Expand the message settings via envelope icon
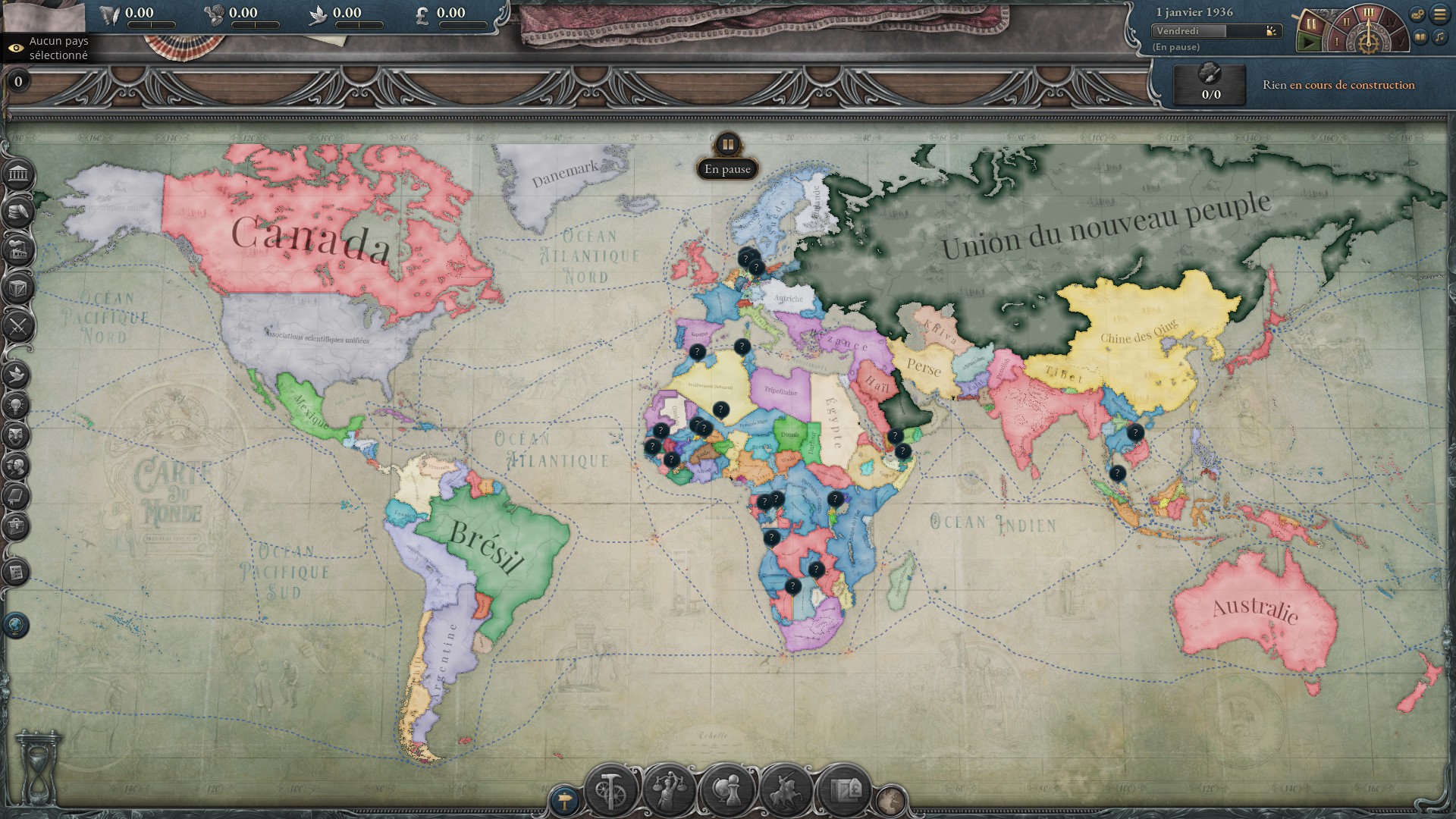 (1417, 14)
